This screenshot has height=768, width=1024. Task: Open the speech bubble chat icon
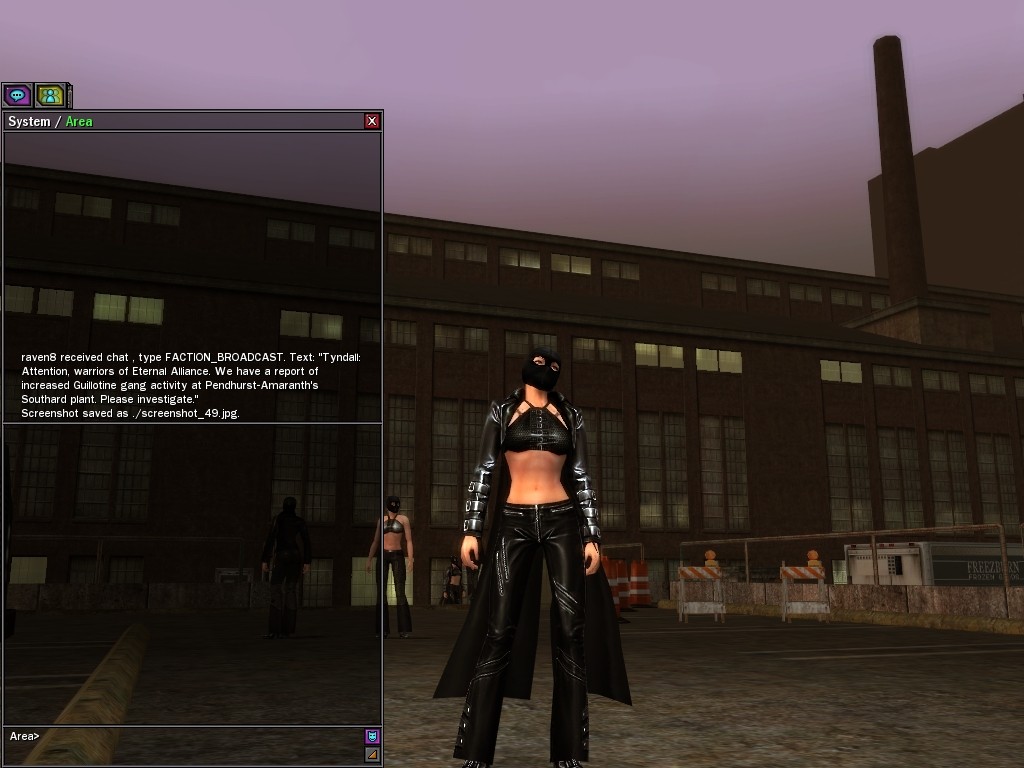click(x=17, y=95)
